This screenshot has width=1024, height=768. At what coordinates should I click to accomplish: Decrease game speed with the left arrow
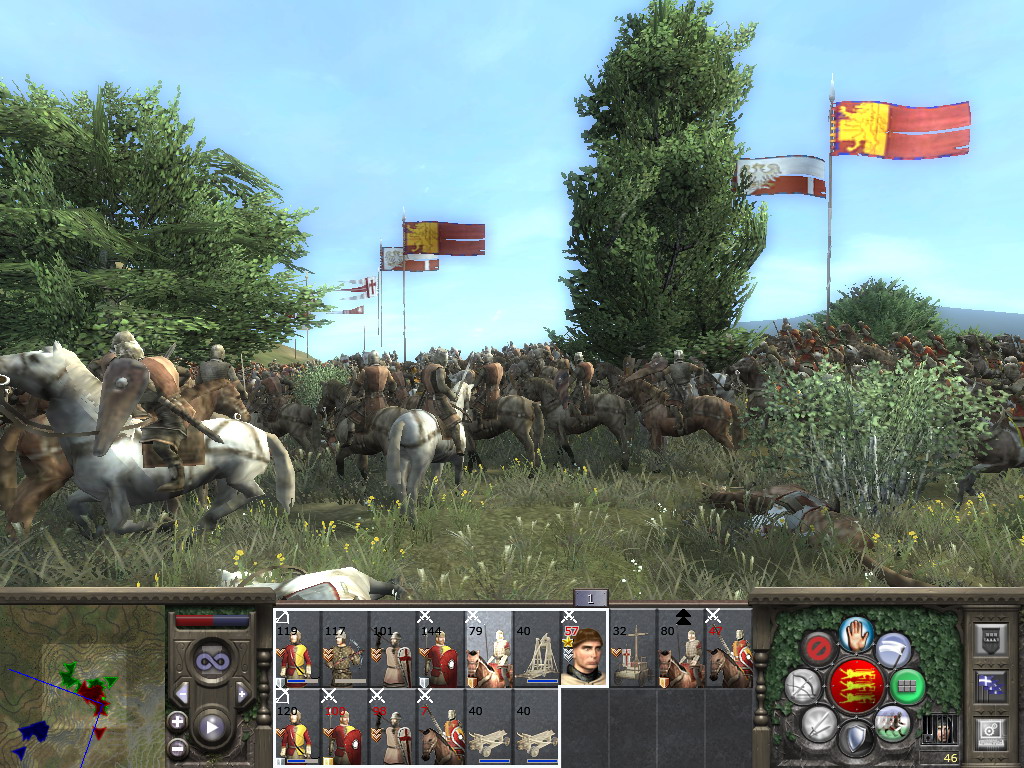coord(182,693)
